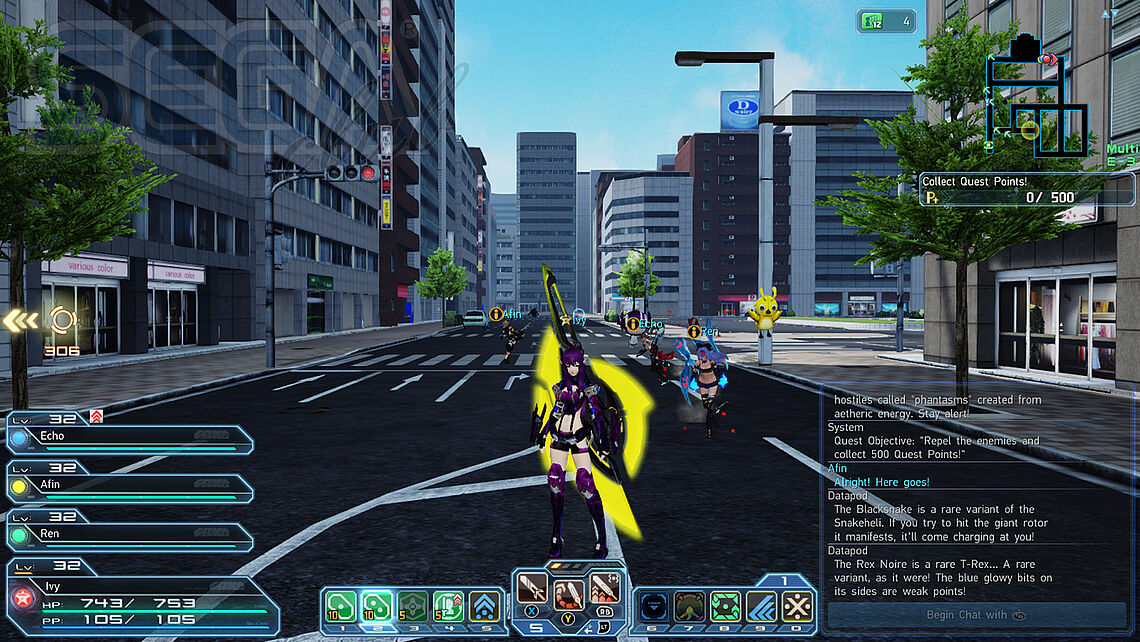
Task: Toggle the minimap's blue arrow buttons
Action: pos(1110,14)
